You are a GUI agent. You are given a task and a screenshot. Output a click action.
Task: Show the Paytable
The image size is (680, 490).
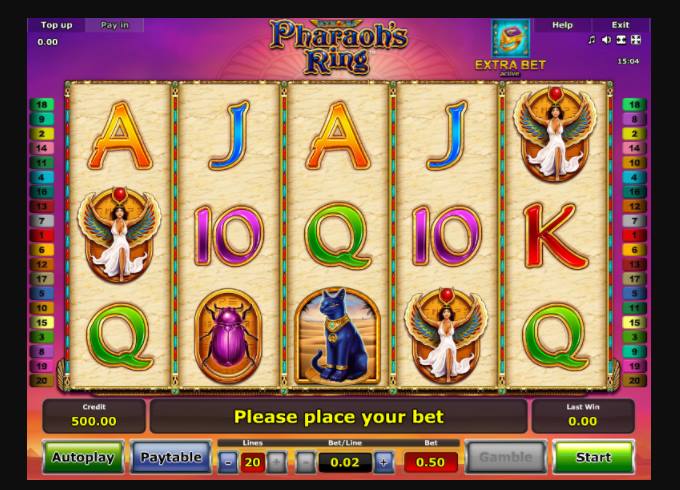(171, 458)
